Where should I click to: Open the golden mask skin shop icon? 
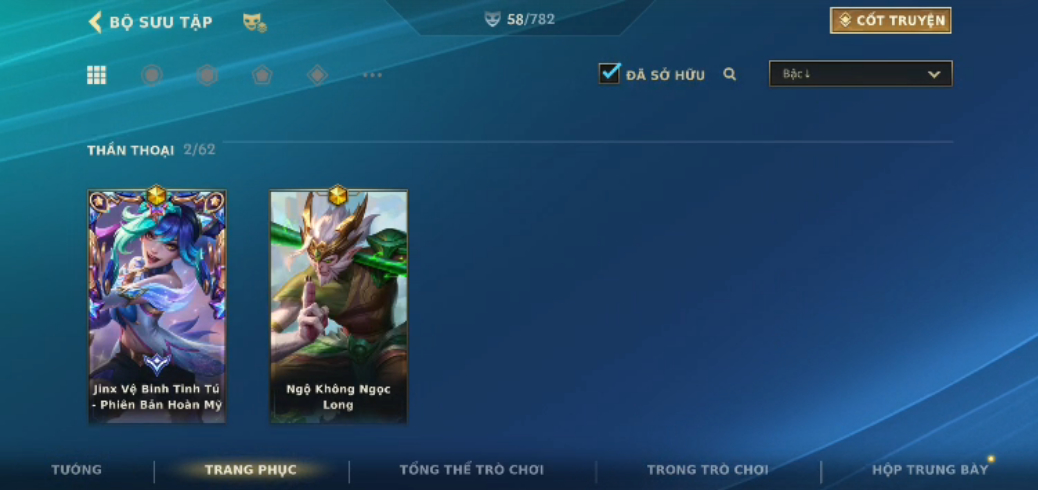pyautogui.click(x=254, y=22)
